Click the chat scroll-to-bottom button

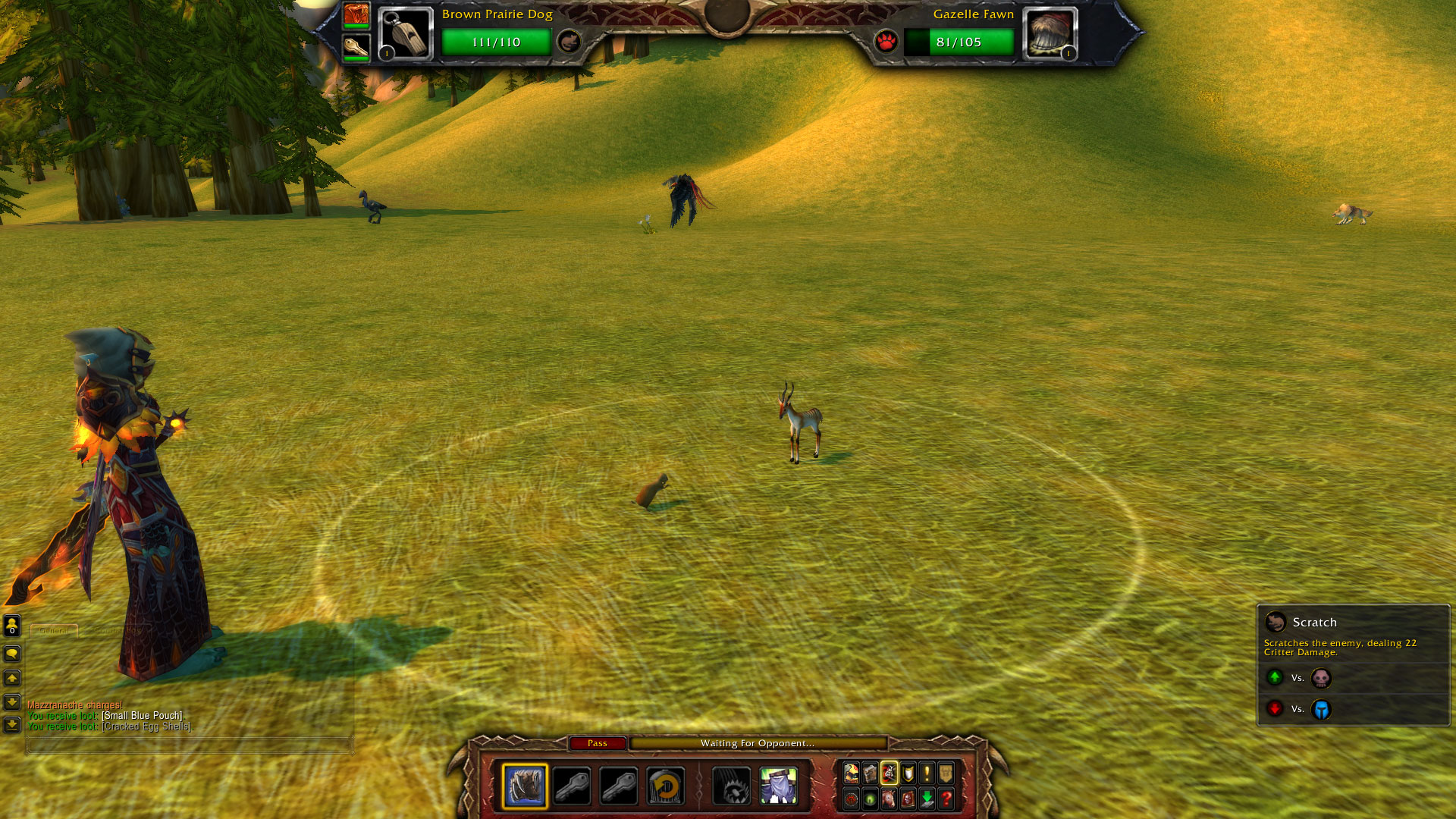pyautogui.click(x=12, y=725)
